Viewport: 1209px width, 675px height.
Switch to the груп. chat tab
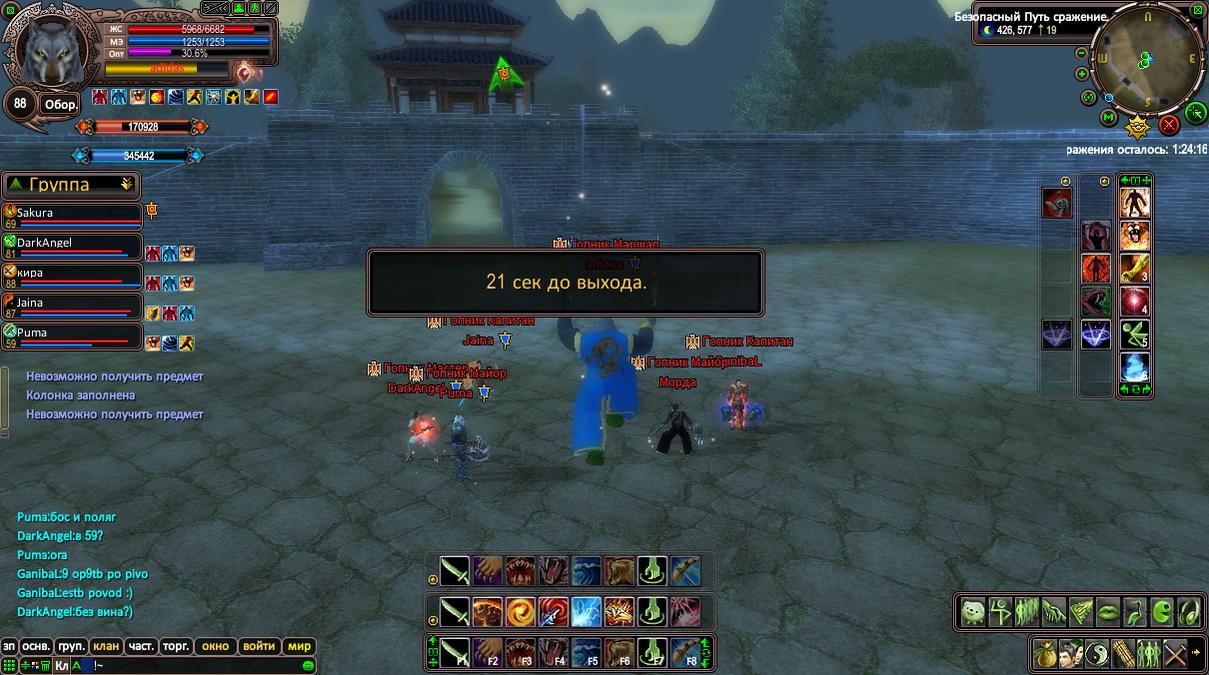click(x=70, y=646)
